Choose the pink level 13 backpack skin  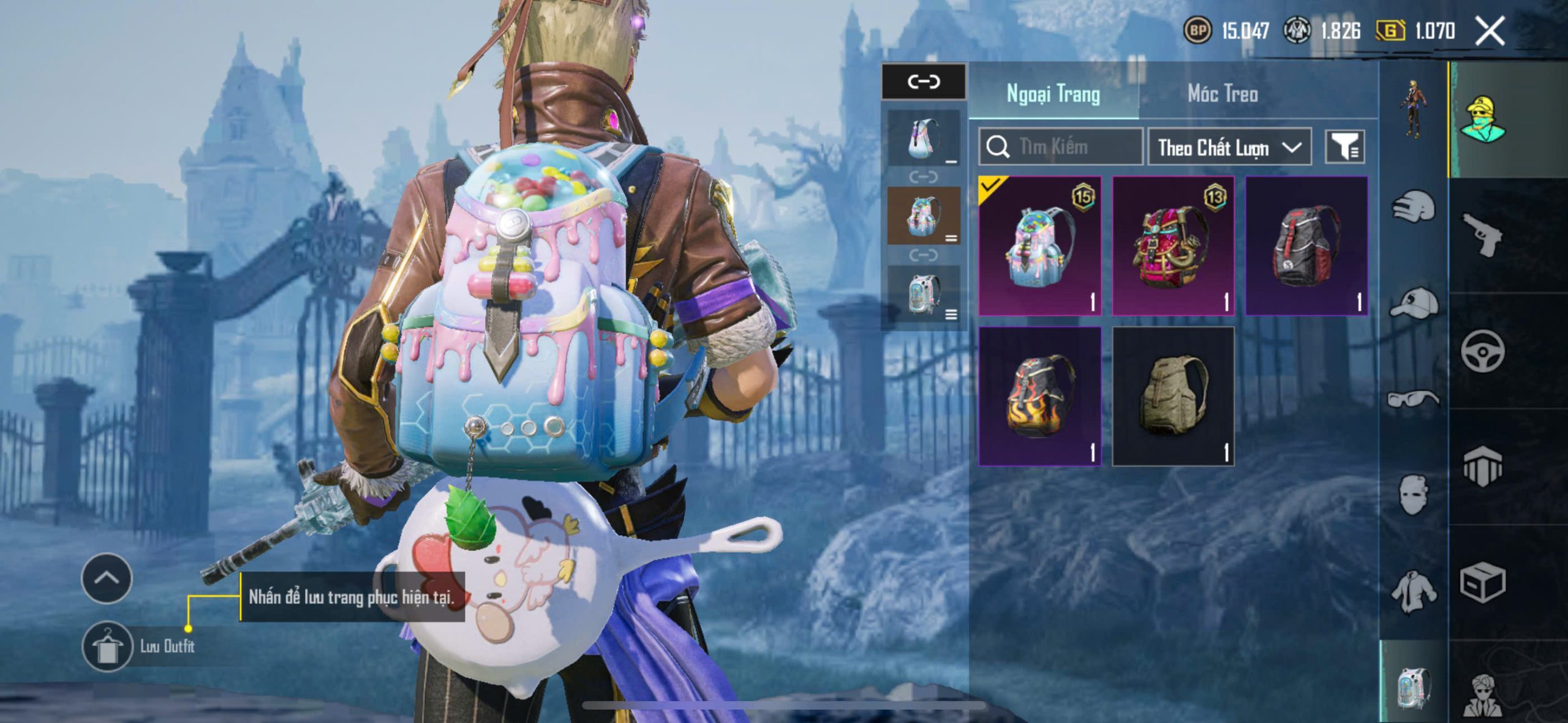coord(1173,246)
